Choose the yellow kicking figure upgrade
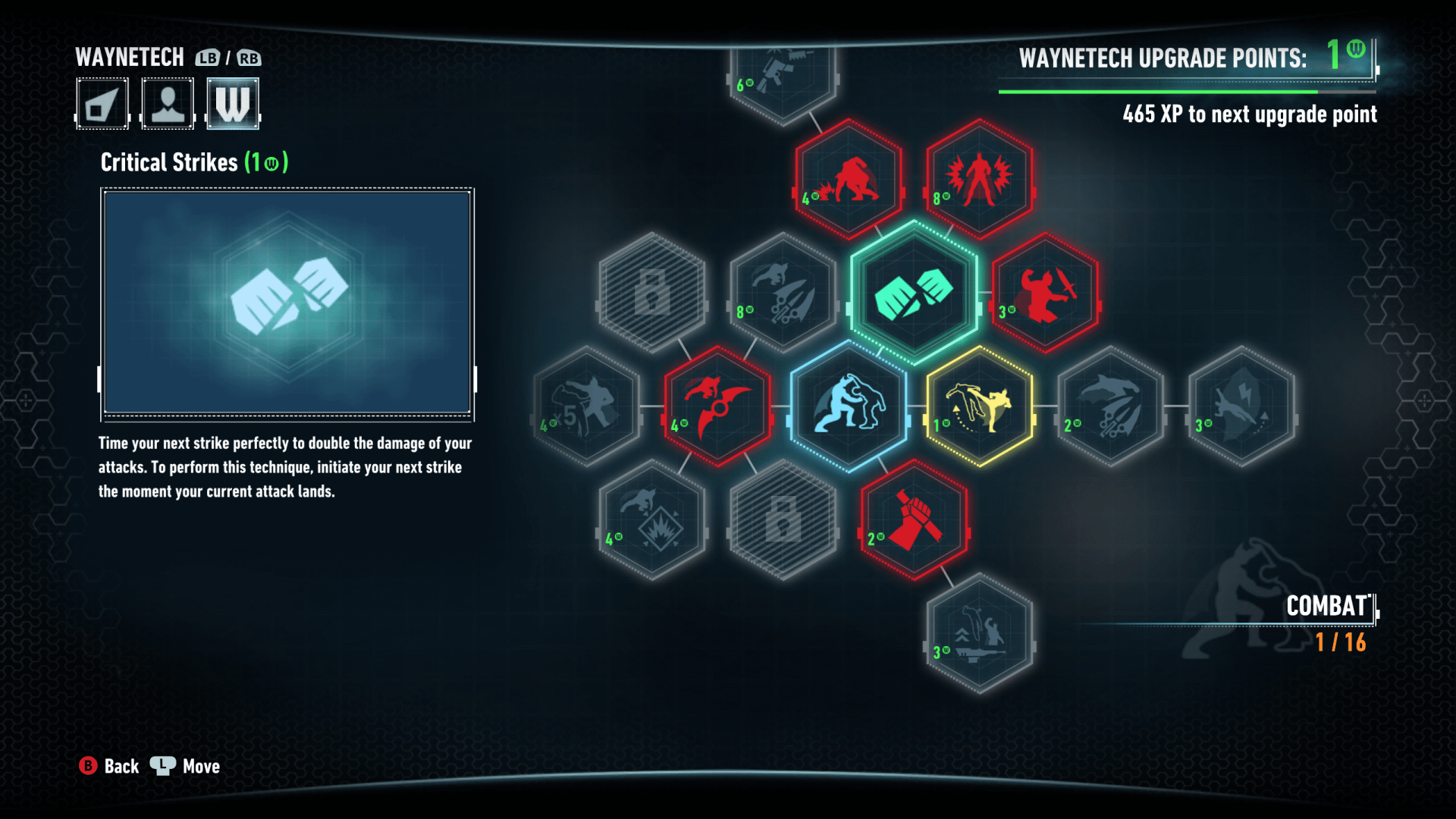 (x=979, y=406)
